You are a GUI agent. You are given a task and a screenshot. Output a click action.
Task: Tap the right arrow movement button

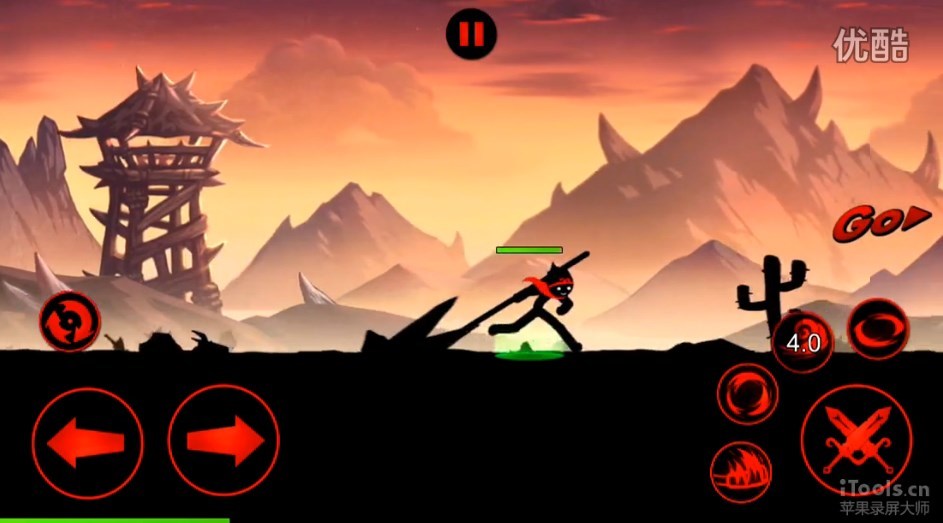pos(223,441)
